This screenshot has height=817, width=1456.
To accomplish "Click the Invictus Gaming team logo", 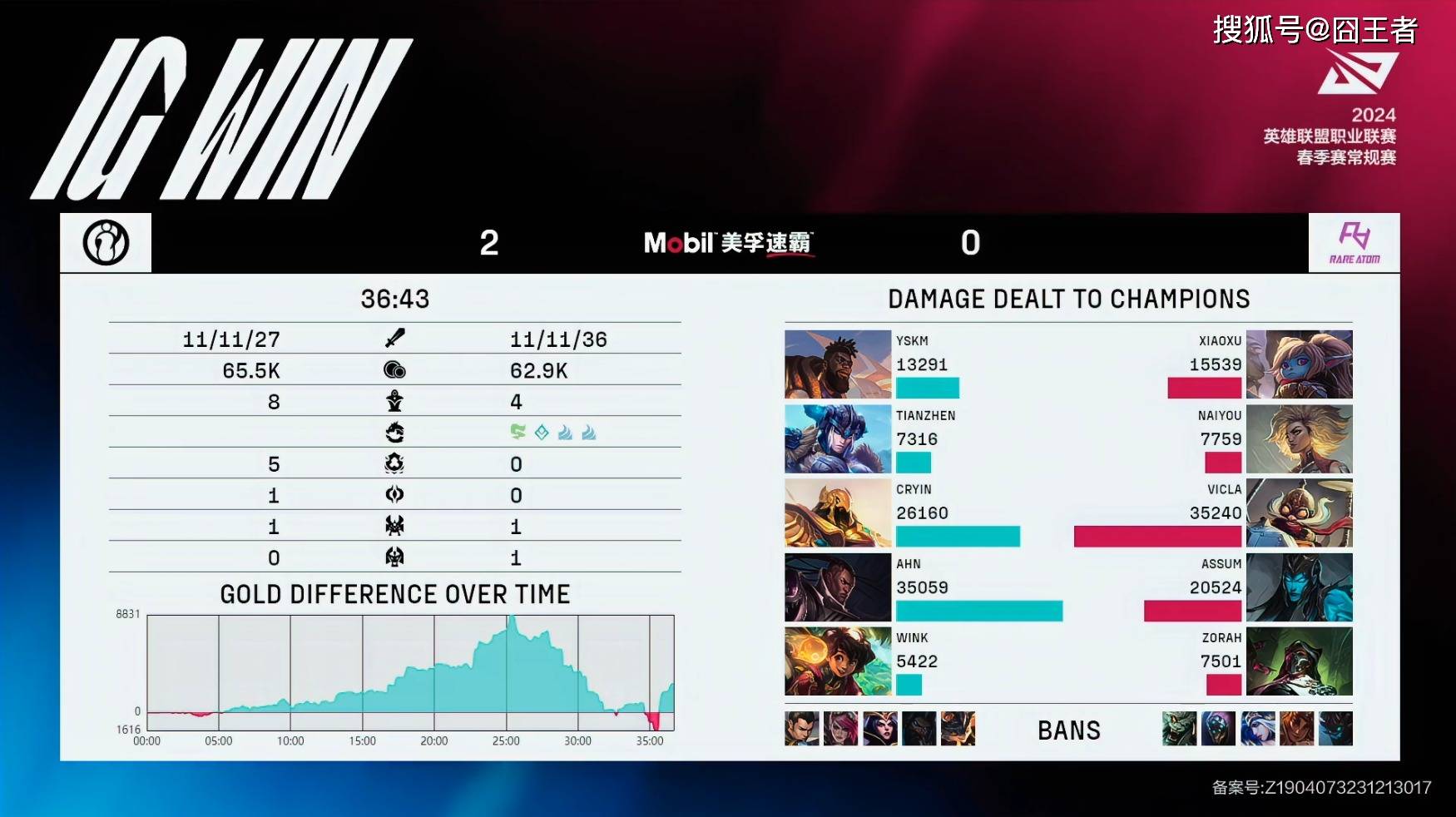I will pos(106,243).
